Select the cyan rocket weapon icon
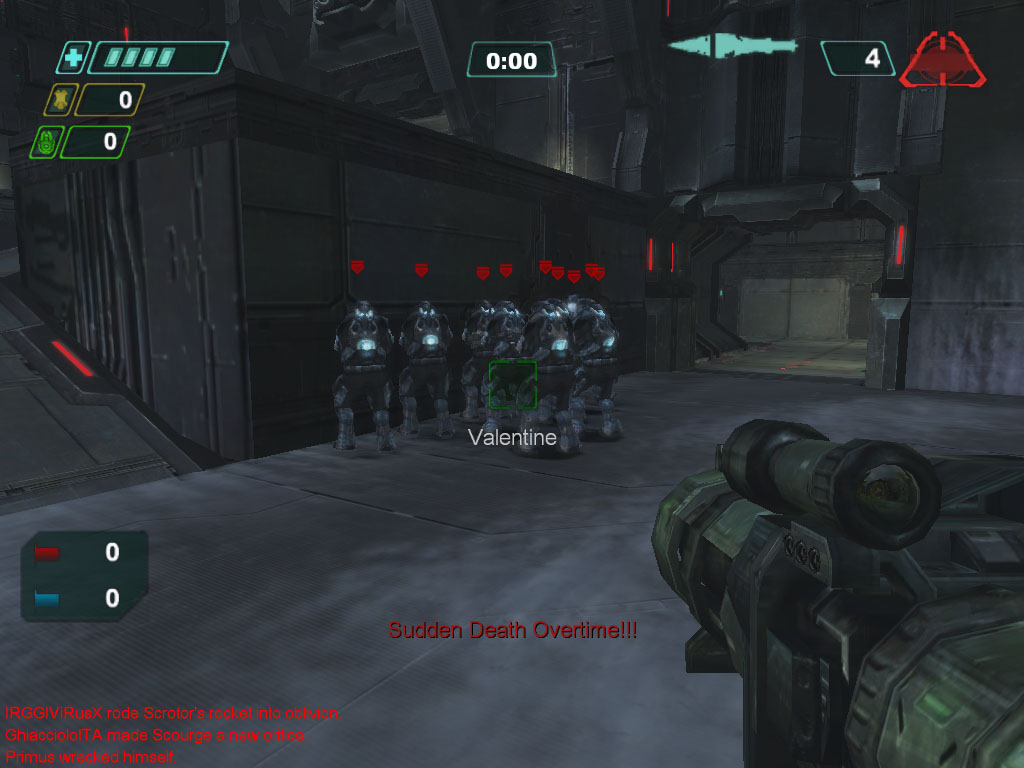Viewport: 1024px width, 768px height. tap(732, 46)
